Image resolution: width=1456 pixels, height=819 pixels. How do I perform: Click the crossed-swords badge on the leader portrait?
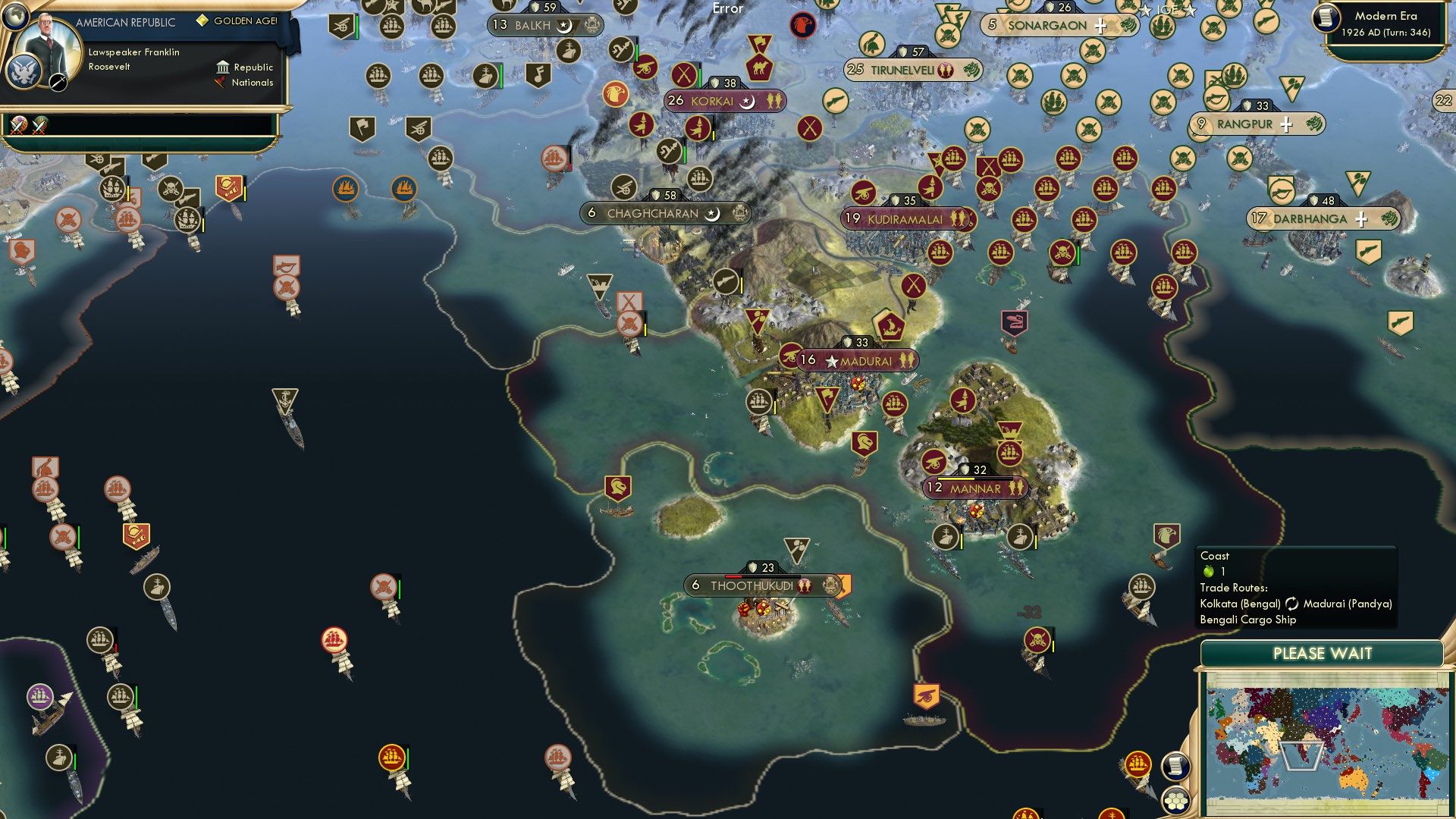pyautogui.click(x=58, y=83)
